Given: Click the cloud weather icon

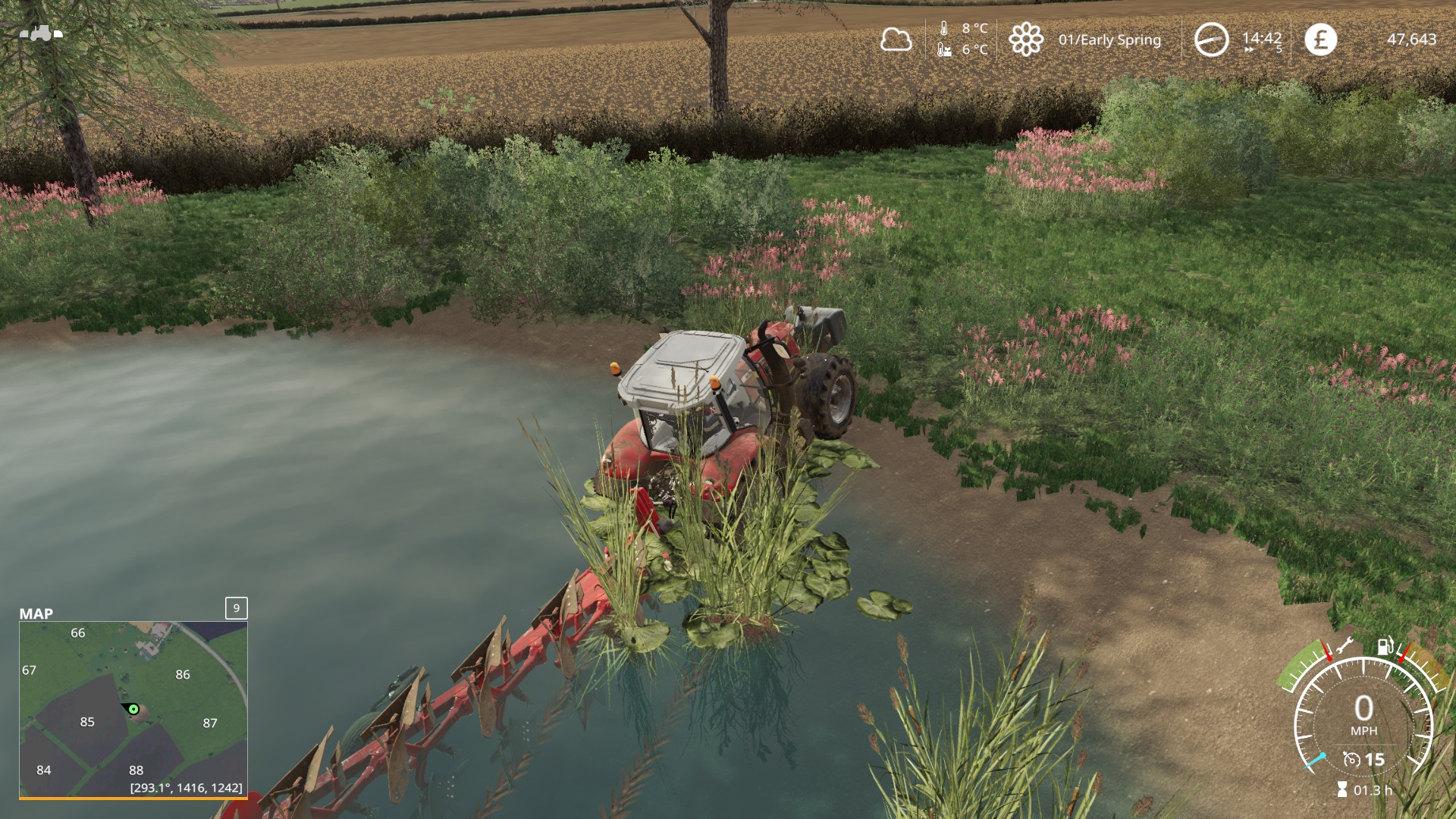Looking at the screenshot, I should (896, 39).
